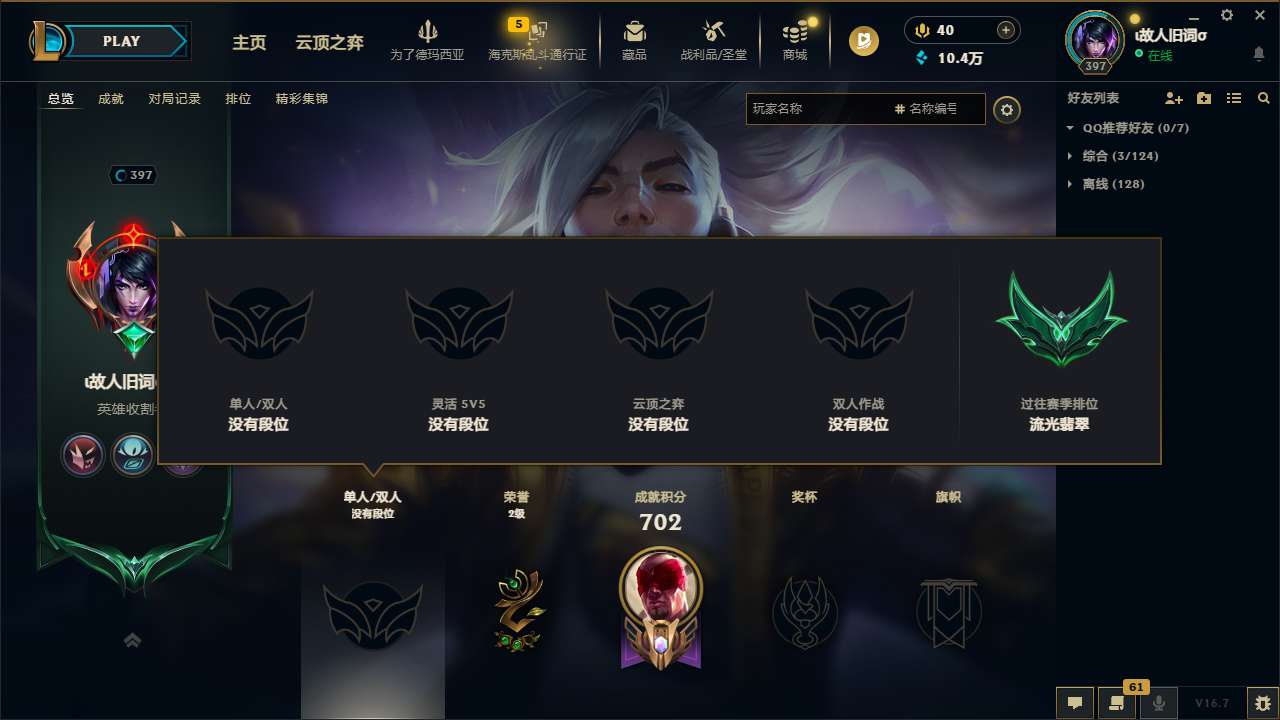Screen dimensions: 1280x720
Task: Open the 云顶之弈 menu item
Action: coord(328,44)
